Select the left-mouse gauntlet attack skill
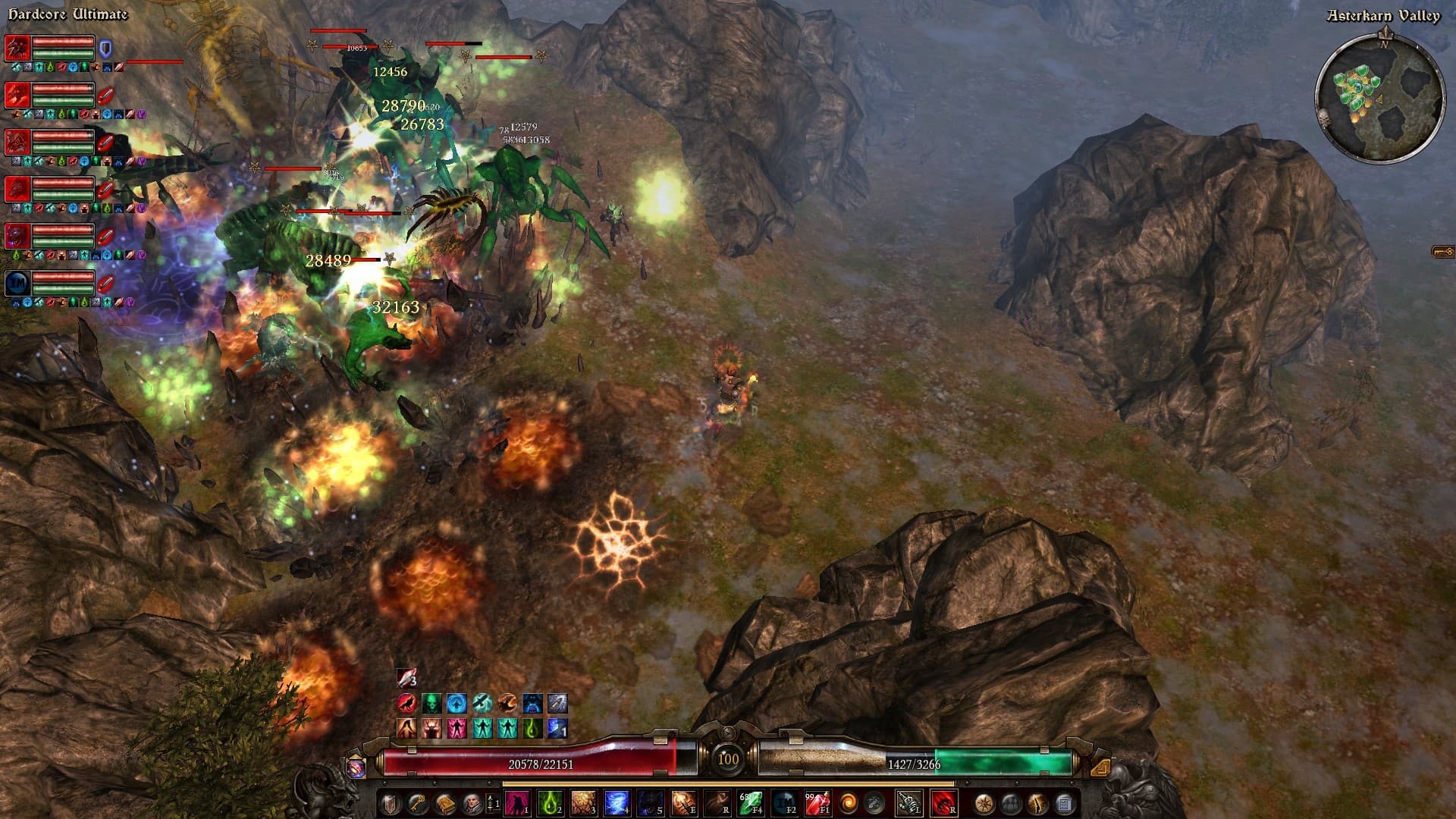Screen dimensions: 1456x819 tap(908, 803)
